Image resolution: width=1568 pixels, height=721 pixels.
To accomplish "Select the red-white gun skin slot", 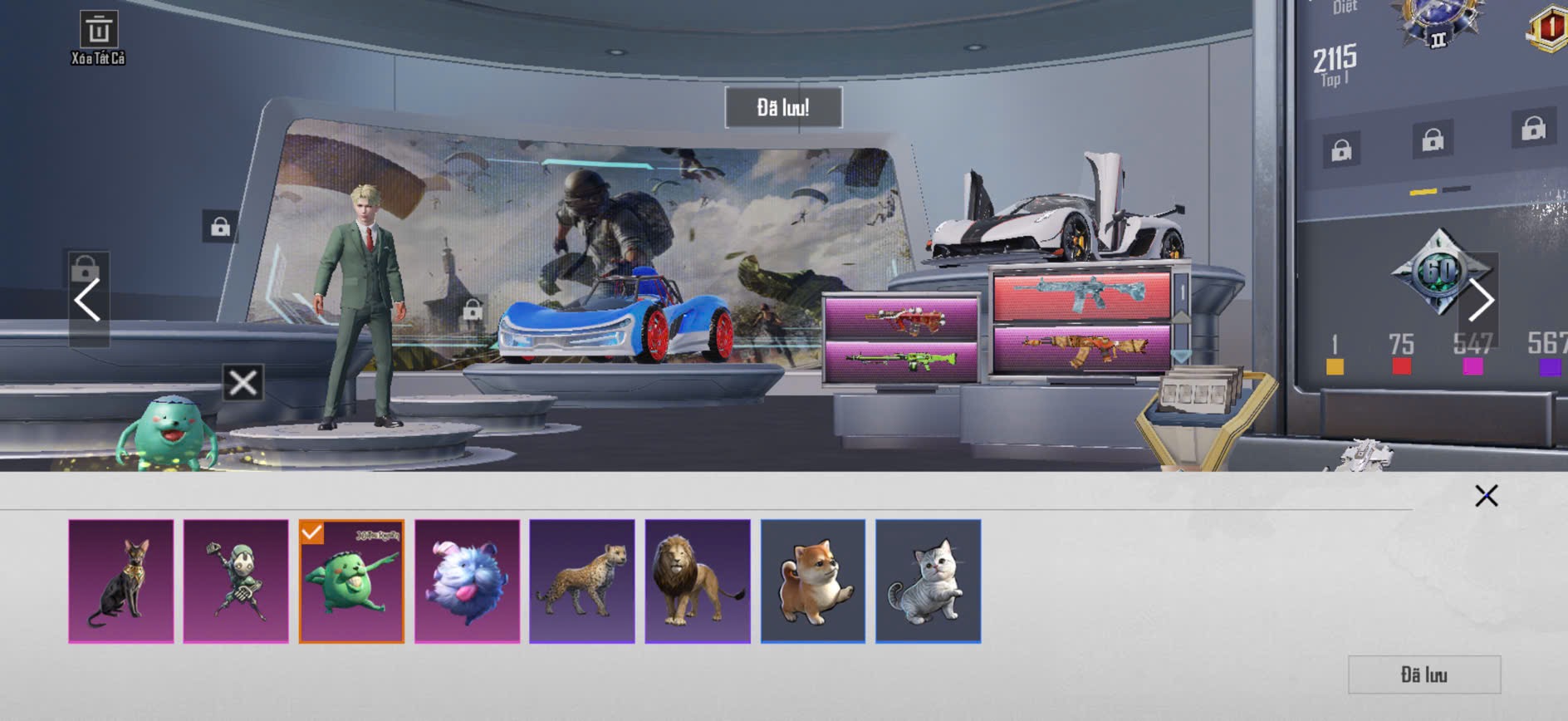I will (x=901, y=316).
